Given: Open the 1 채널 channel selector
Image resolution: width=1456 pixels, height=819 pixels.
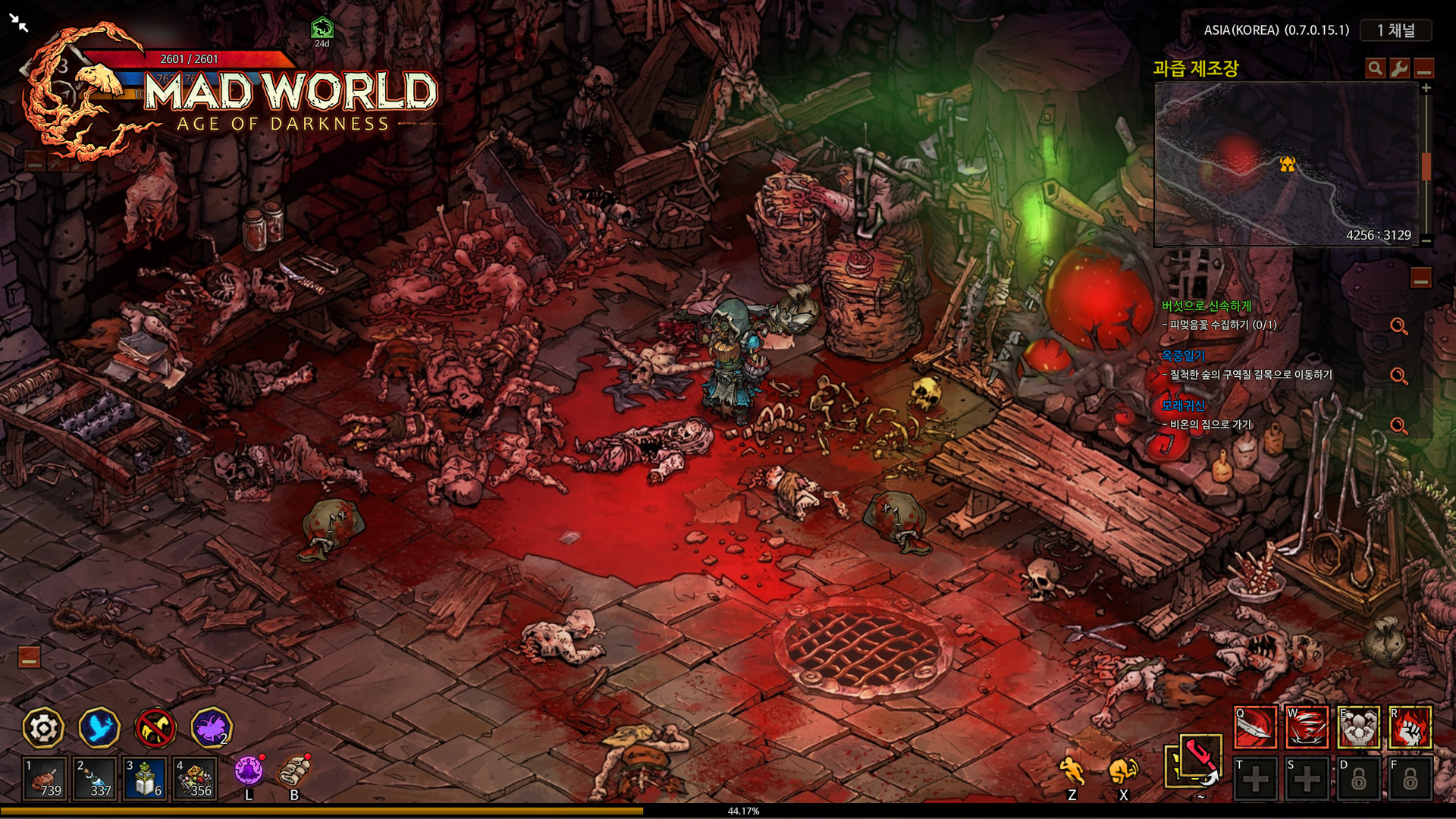Looking at the screenshot, I should point(1395,30).
